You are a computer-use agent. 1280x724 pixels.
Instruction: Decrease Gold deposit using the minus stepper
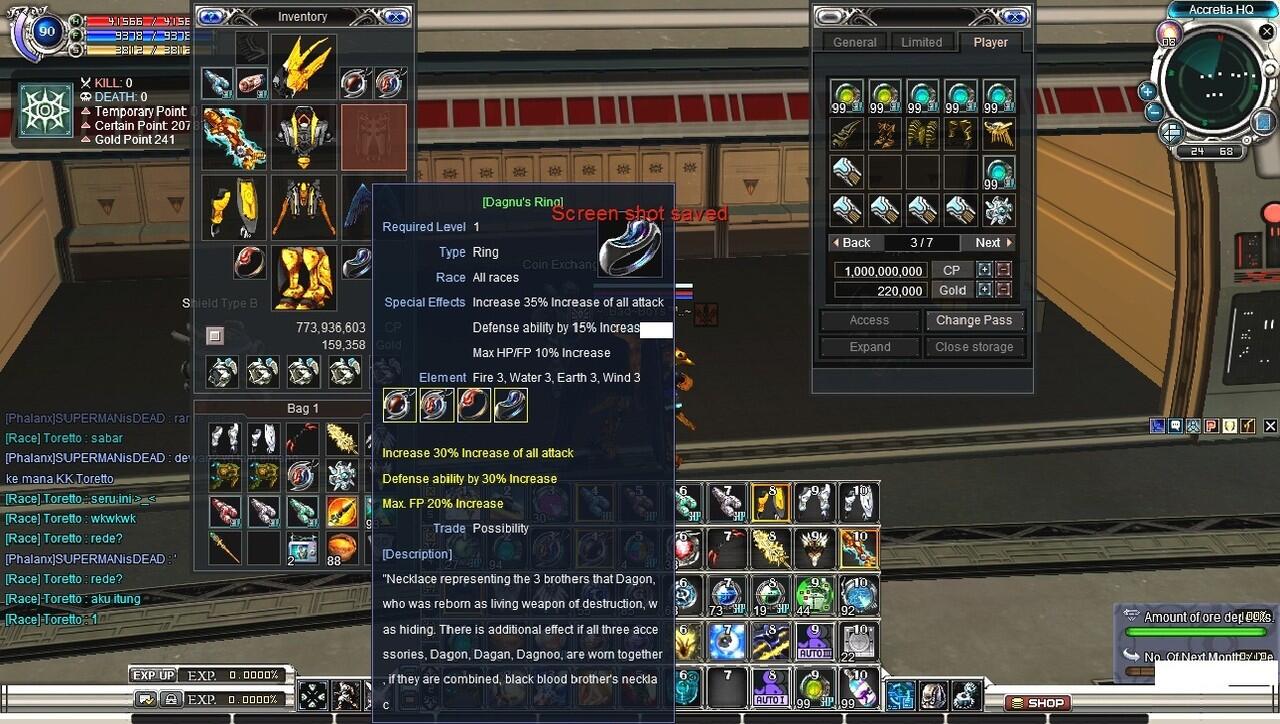pyautogui.click(x=1003, y=289)
